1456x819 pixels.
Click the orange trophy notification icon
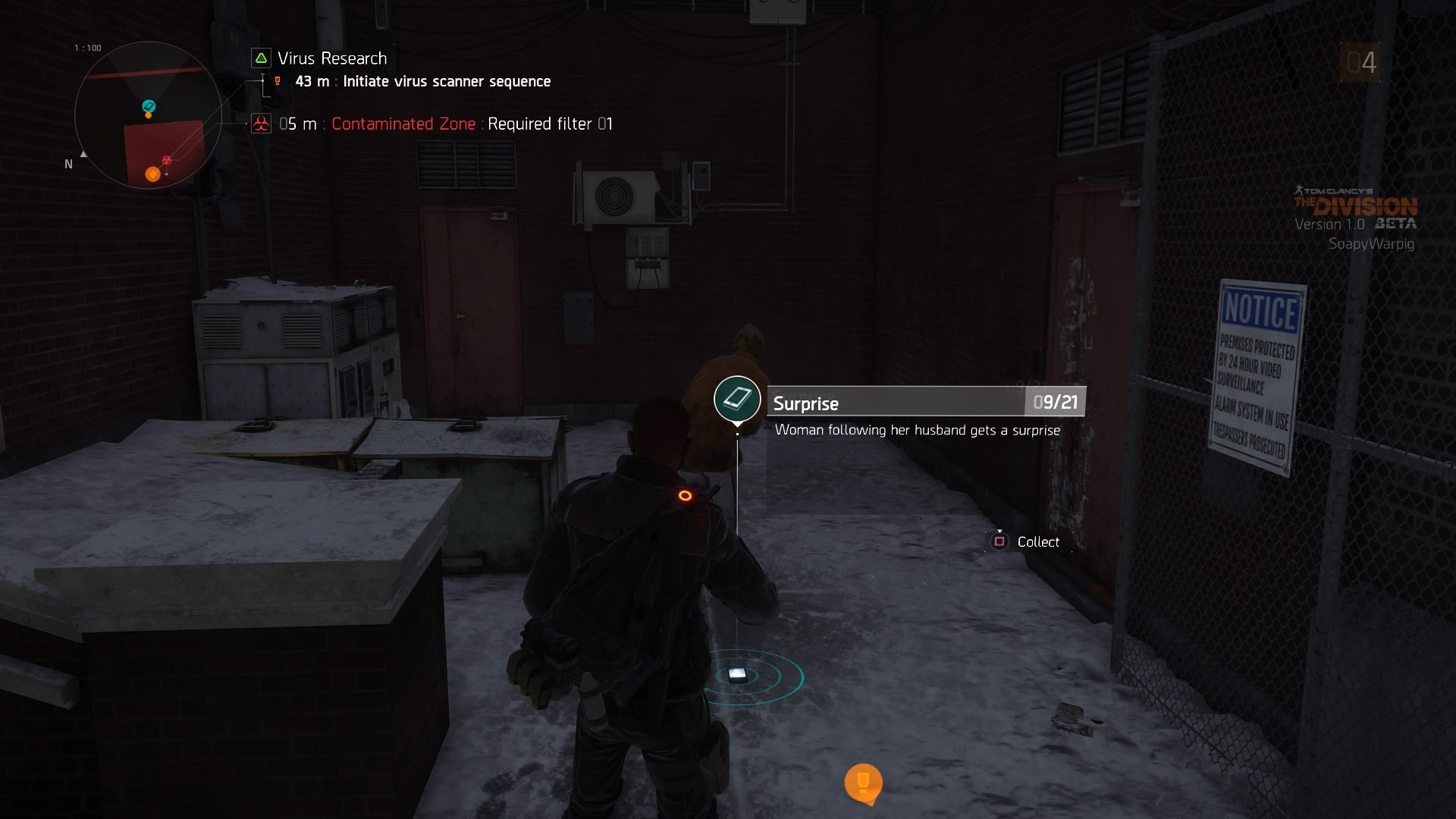click(863, 782)
